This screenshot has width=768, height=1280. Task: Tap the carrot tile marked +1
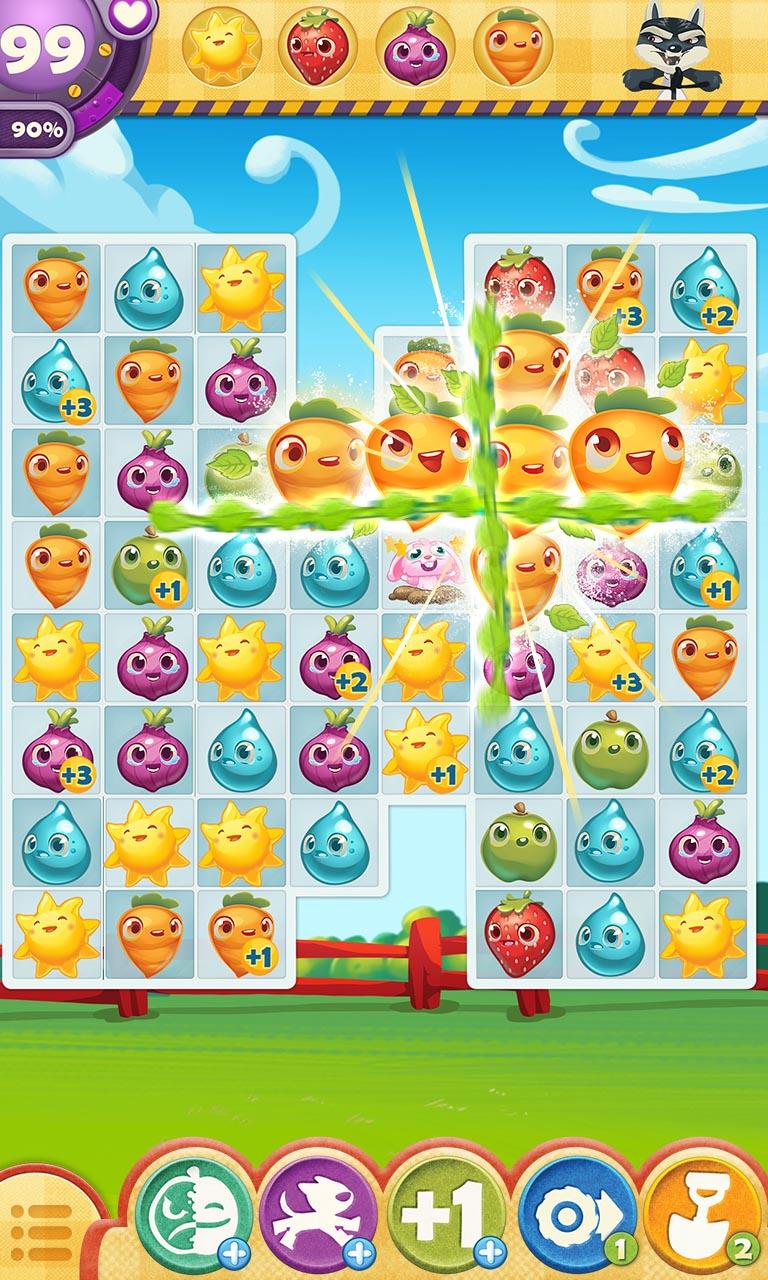tap(241, 934)
